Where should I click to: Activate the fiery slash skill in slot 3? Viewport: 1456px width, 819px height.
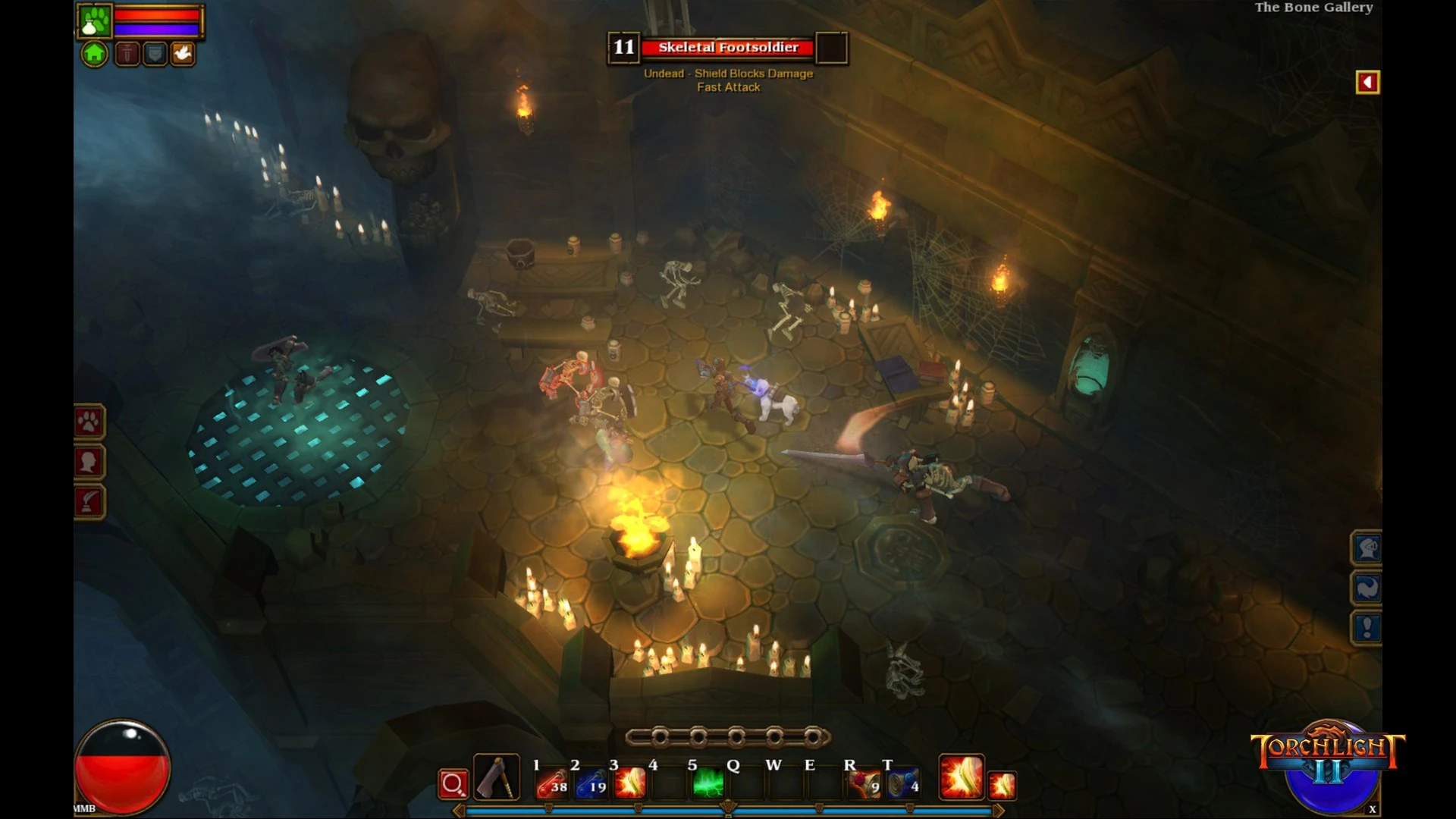(630, 783)
